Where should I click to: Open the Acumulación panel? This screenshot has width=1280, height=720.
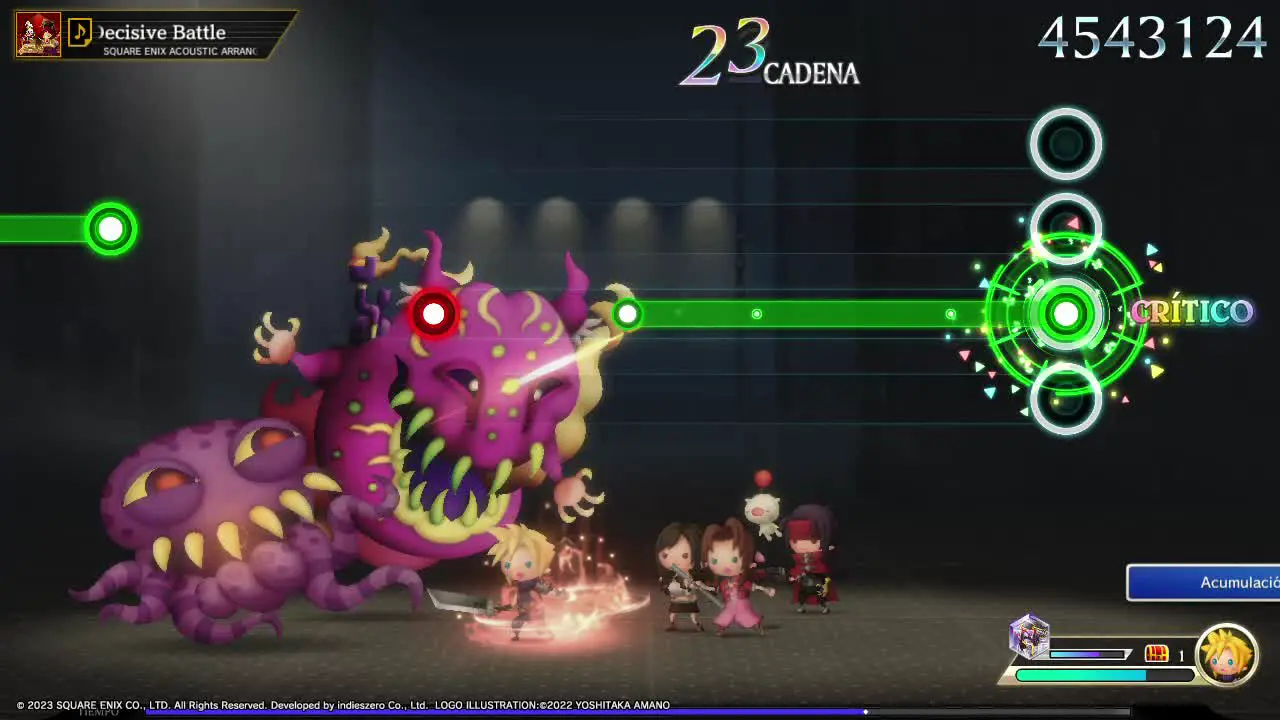[1204, 582]
